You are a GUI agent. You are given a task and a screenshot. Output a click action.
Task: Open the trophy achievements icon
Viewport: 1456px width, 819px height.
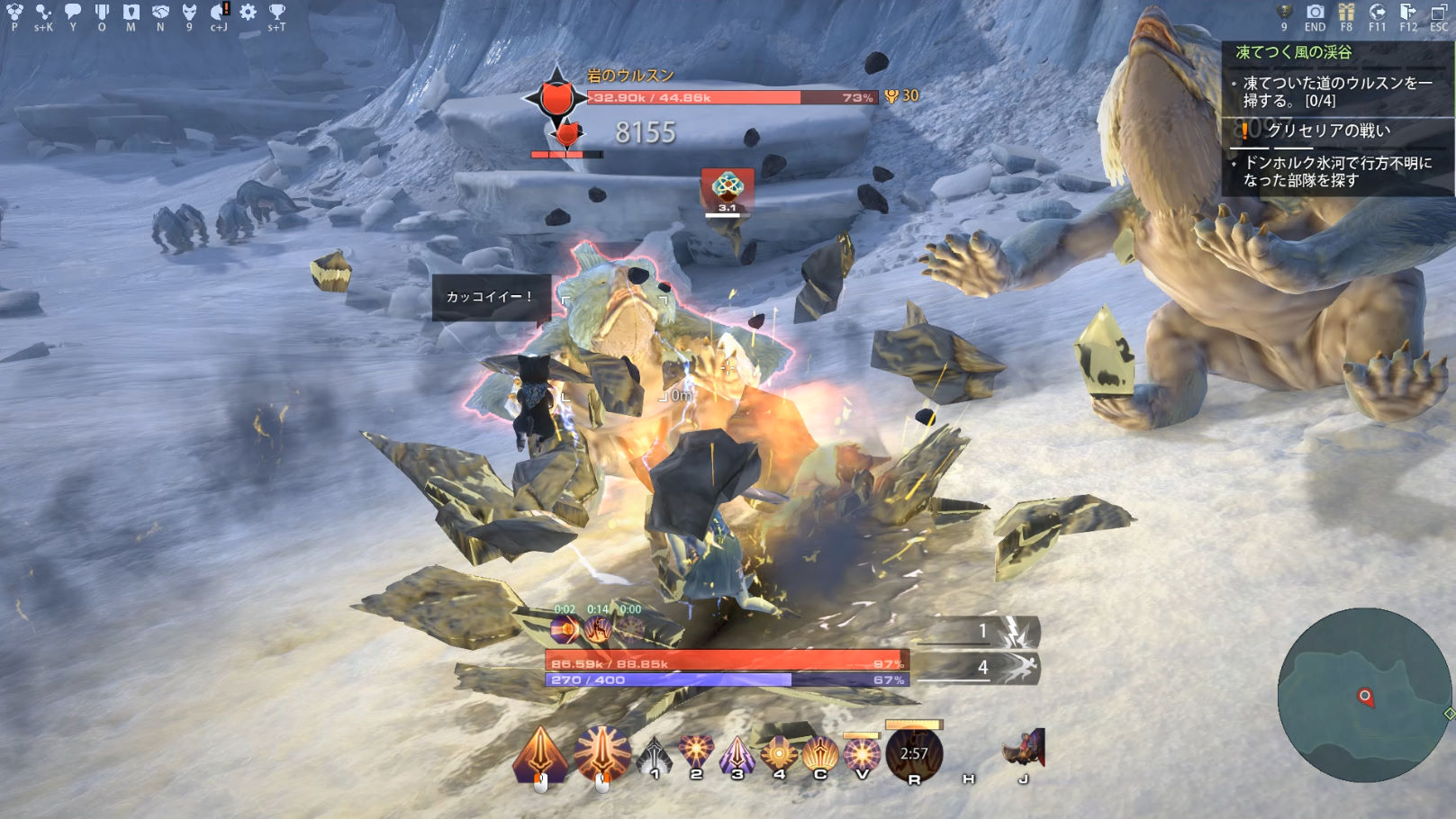tap(276, 12)
